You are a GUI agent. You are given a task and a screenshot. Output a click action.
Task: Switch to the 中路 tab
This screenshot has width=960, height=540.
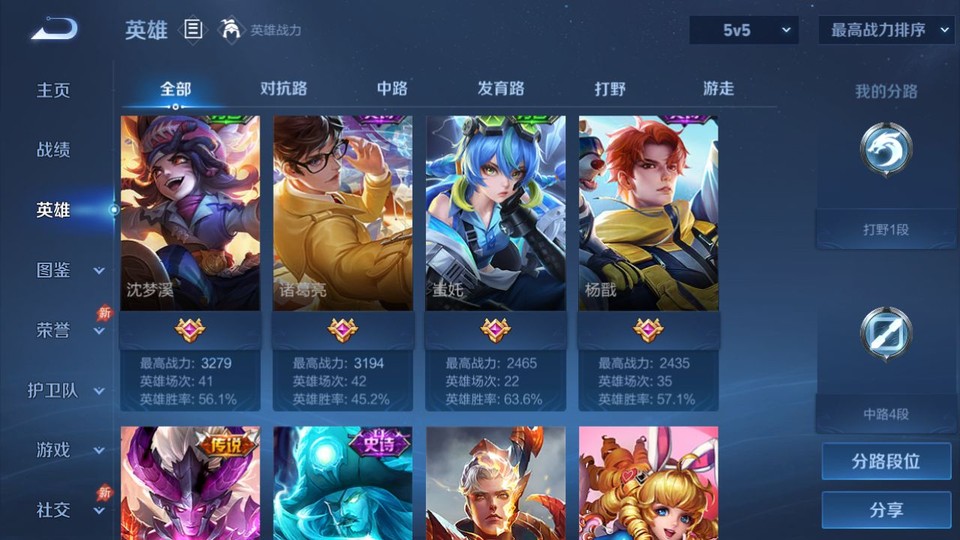392,88
